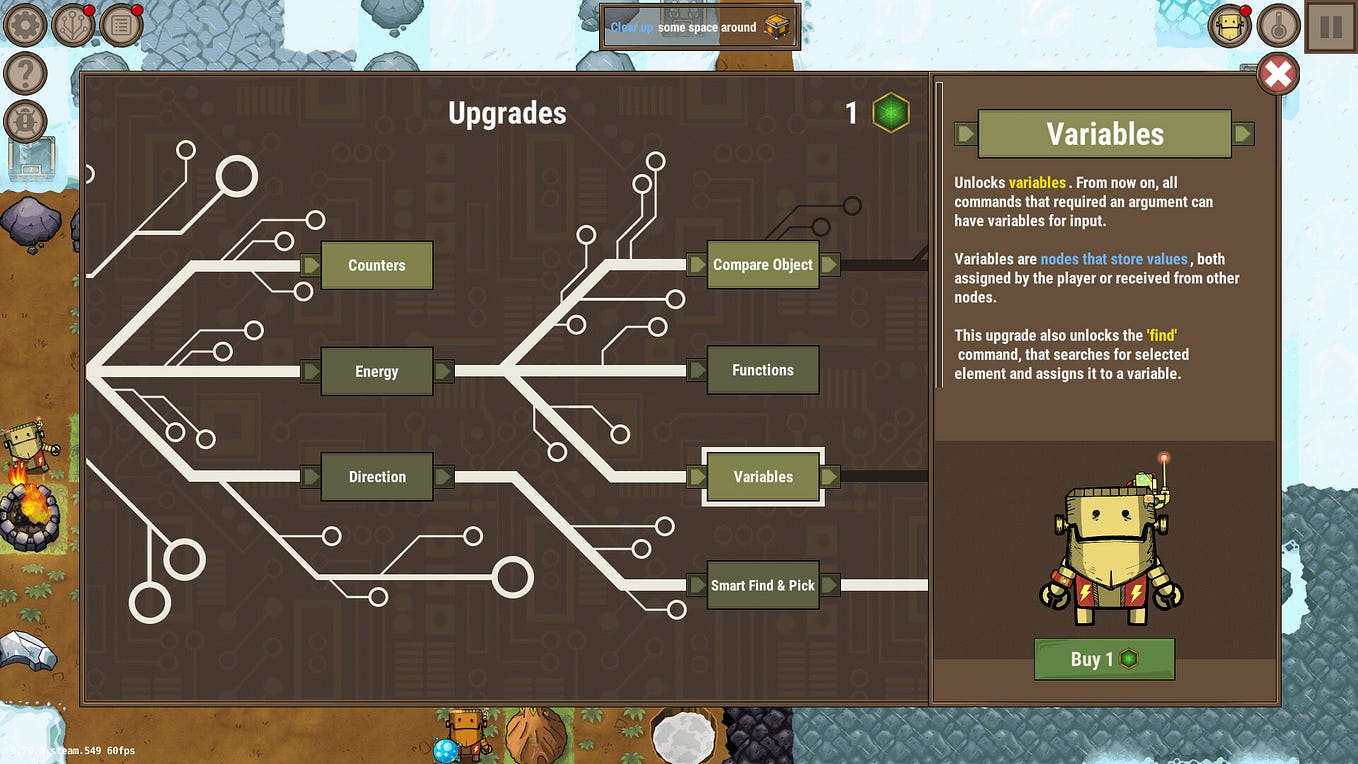
Task: Select the Smart Find & Pick upgrade
Action: 763,584
